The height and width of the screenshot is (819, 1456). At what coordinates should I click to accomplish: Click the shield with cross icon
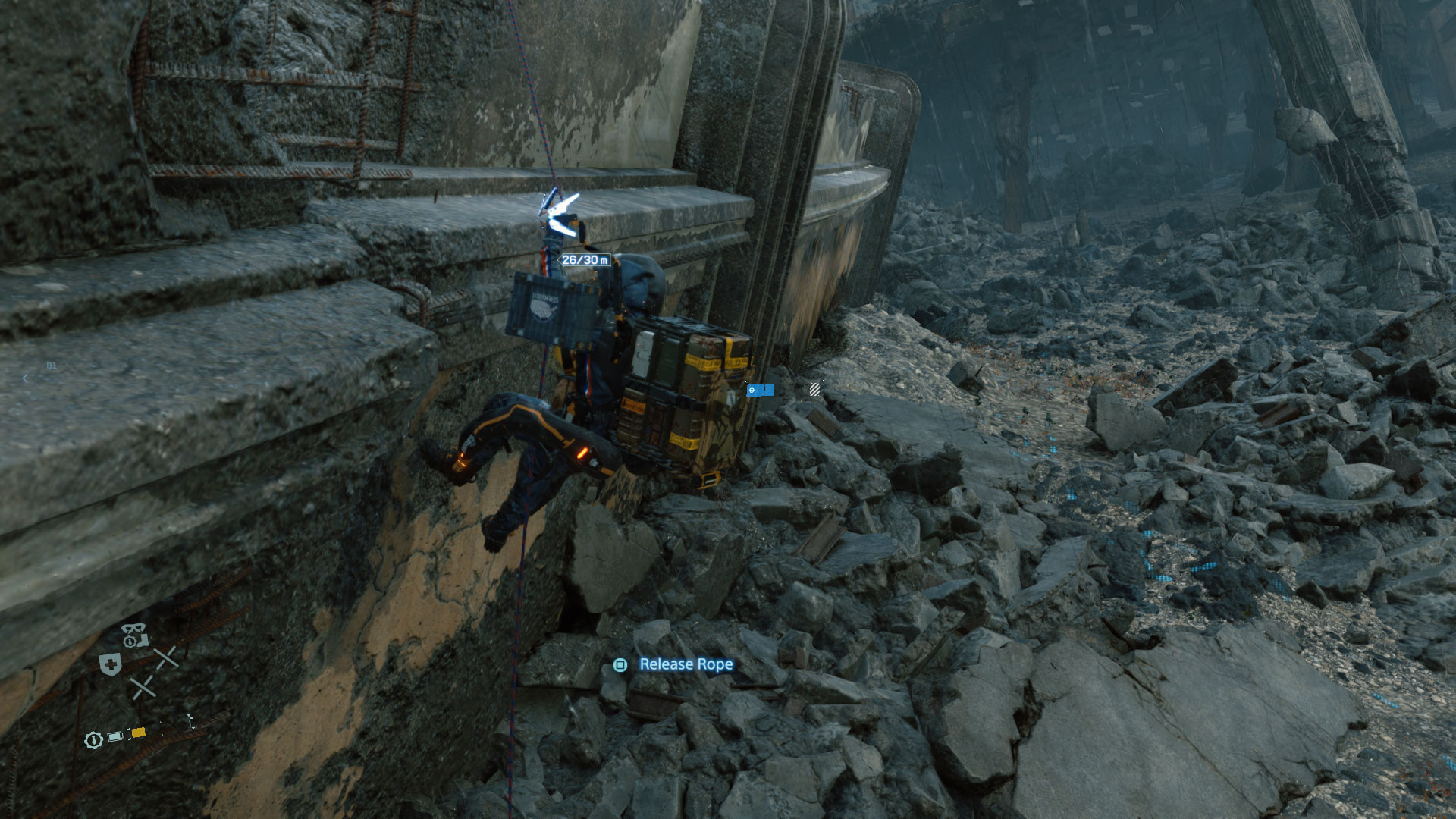pyautogui.click(x=111, y=664)
